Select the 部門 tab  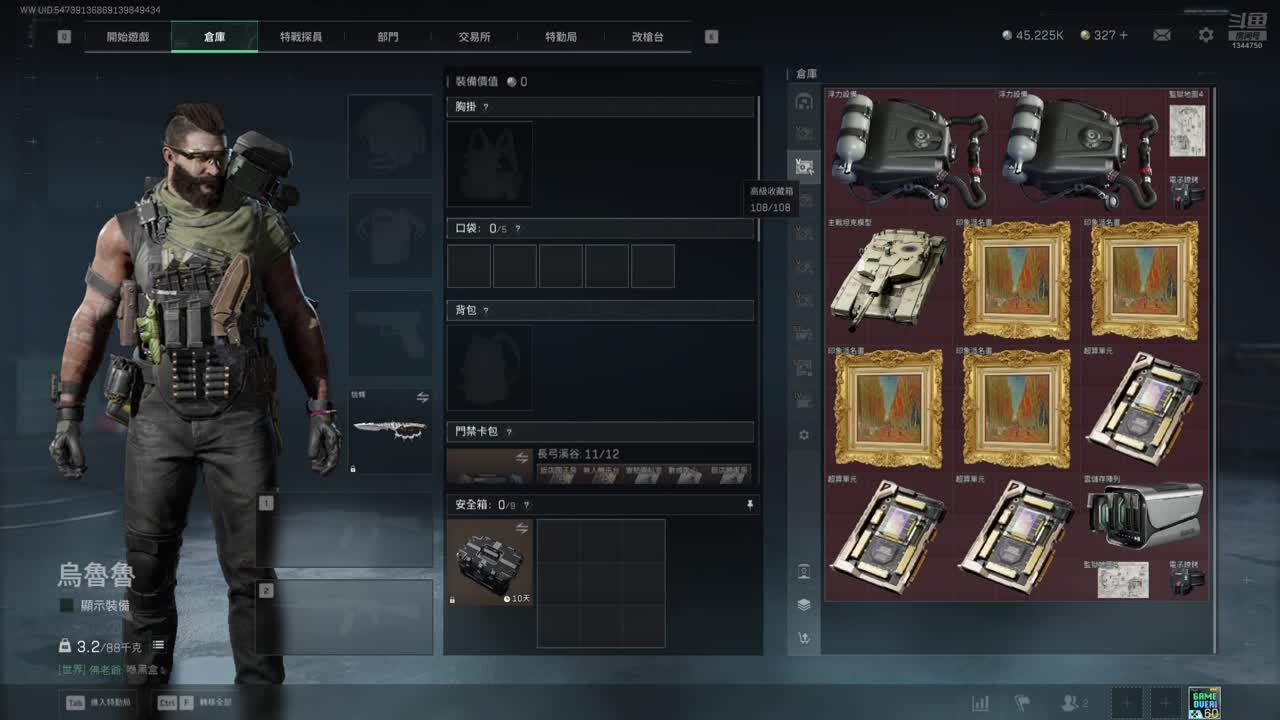pyautogui.click(x=388, y=37)
